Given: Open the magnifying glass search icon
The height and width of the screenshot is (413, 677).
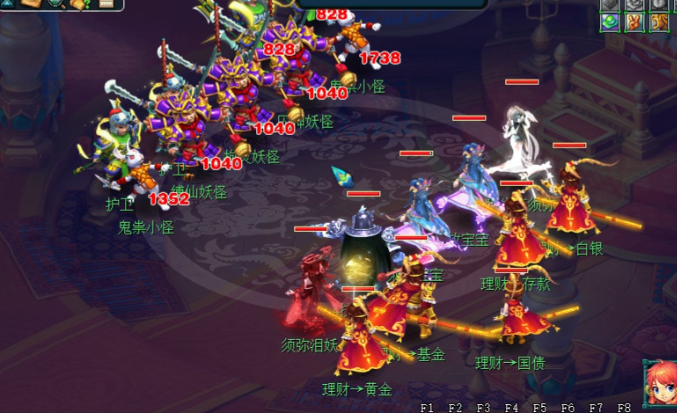Looking at the screenshot, I should (56, 3).
